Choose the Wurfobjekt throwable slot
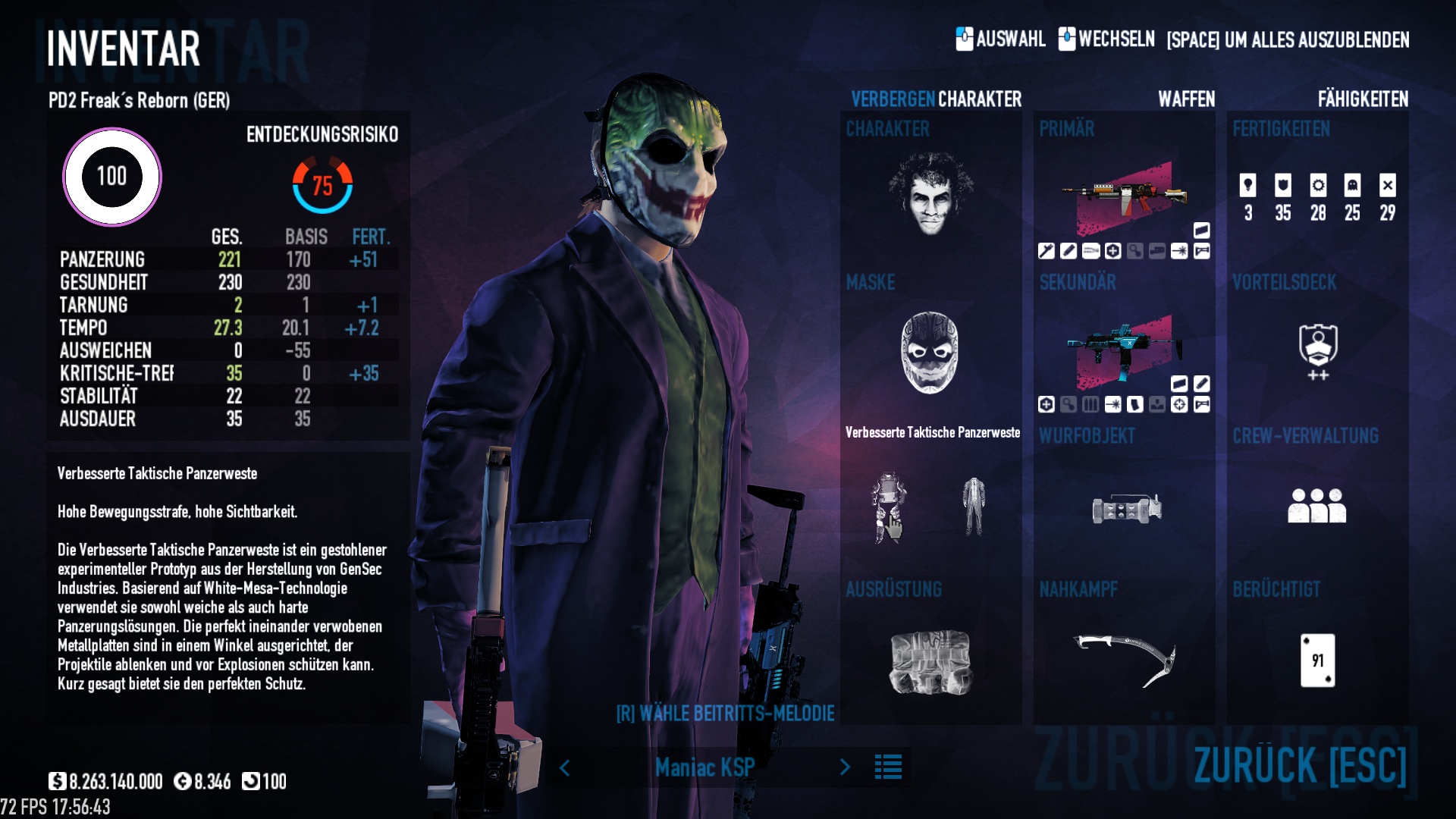 click(1126, 508)
